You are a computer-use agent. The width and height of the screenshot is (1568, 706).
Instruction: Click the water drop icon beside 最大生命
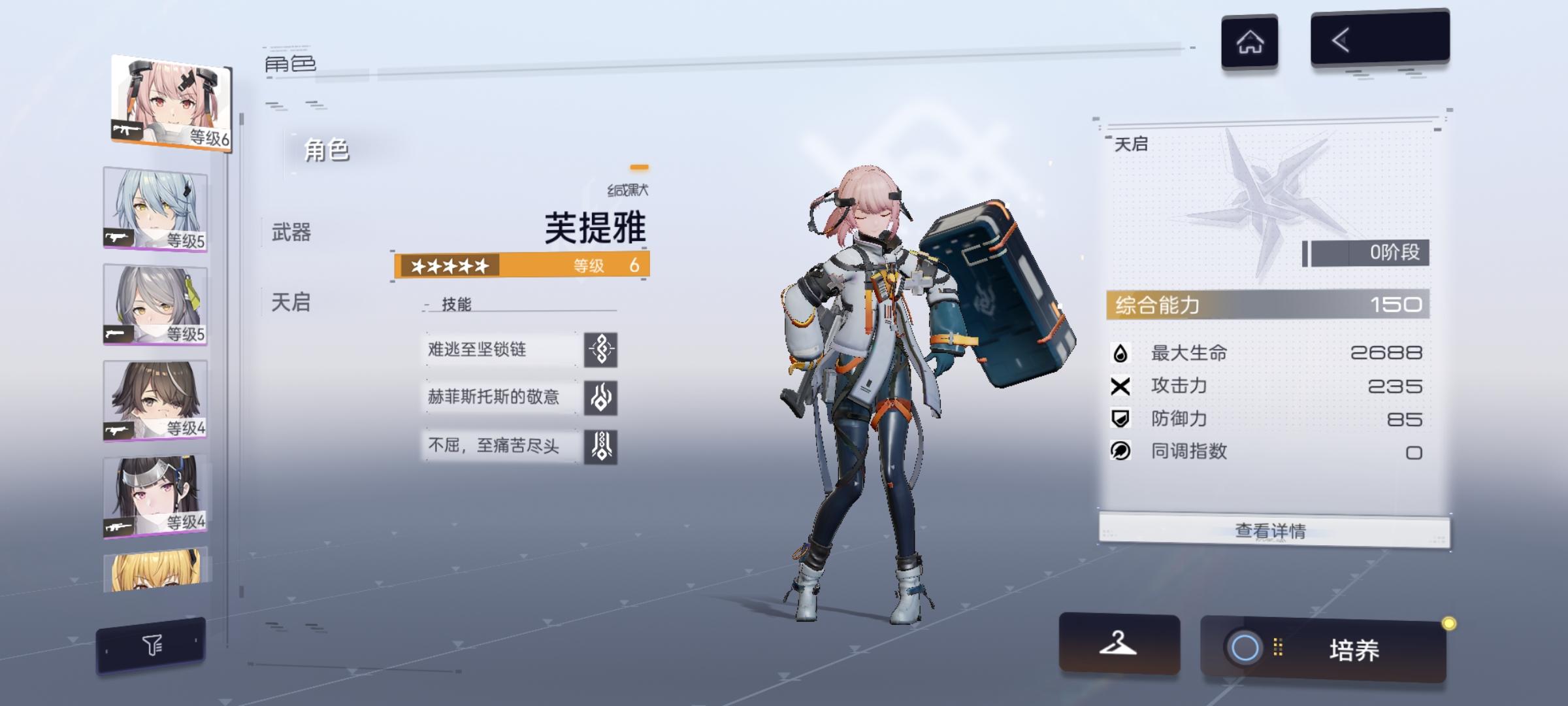pyautogui.click(x=1122, y=354)
